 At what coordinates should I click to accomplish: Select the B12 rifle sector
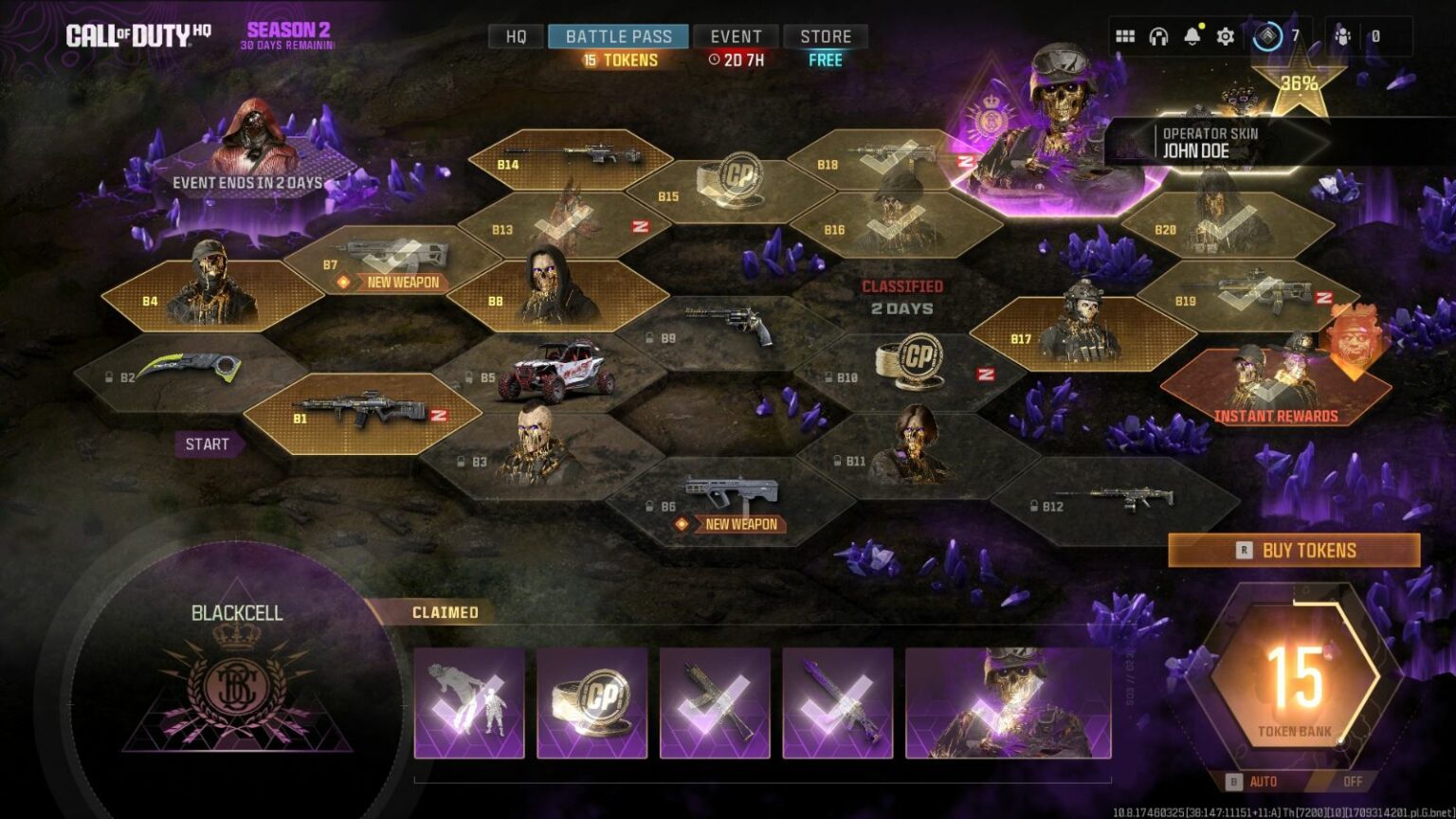point(1114,500)
